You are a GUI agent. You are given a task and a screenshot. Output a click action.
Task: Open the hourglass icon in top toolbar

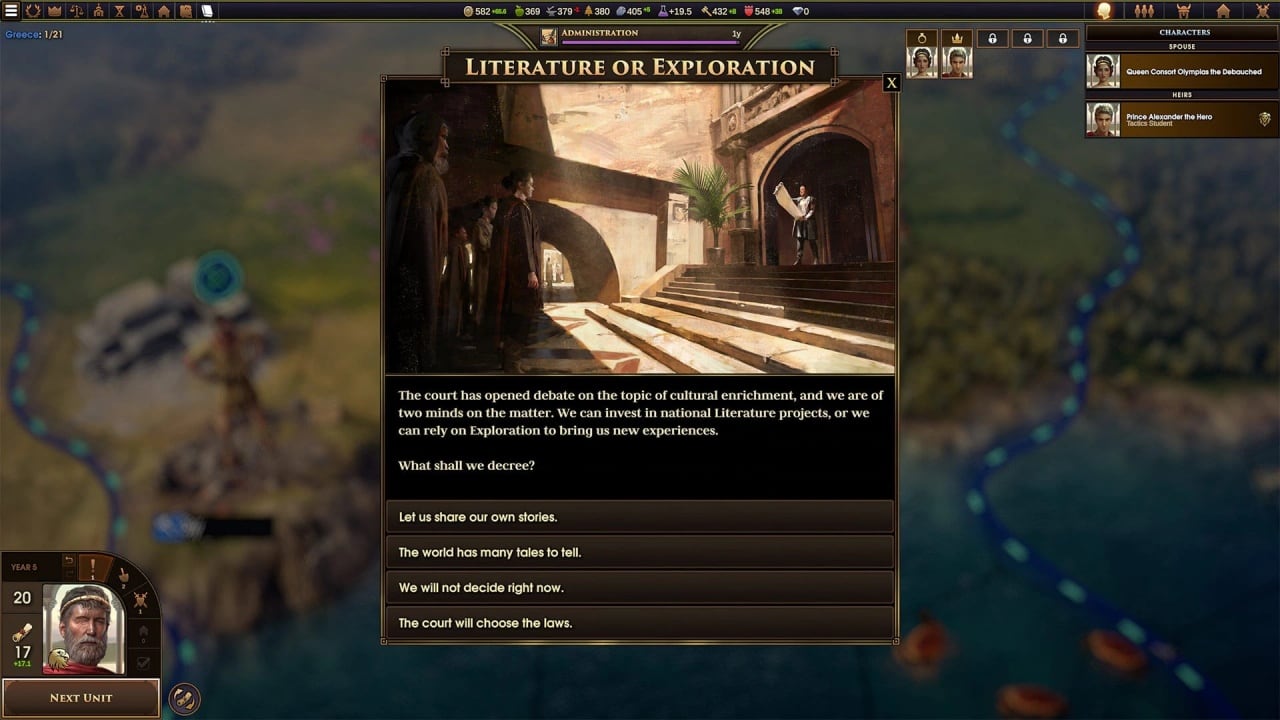(120, 11)
